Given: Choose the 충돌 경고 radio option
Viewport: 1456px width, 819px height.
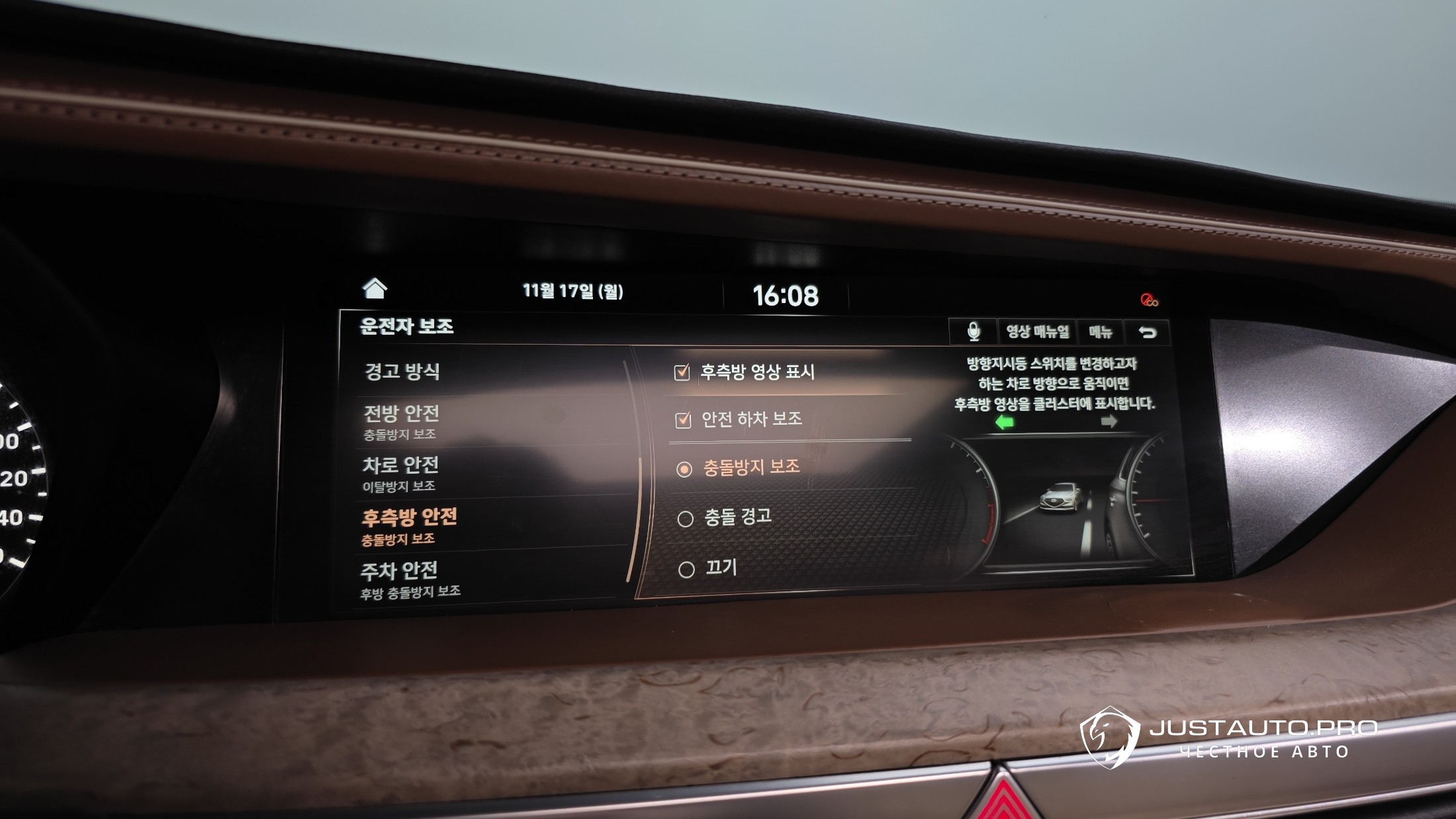Looking at the screenshot, I should [x=686, y=519].
